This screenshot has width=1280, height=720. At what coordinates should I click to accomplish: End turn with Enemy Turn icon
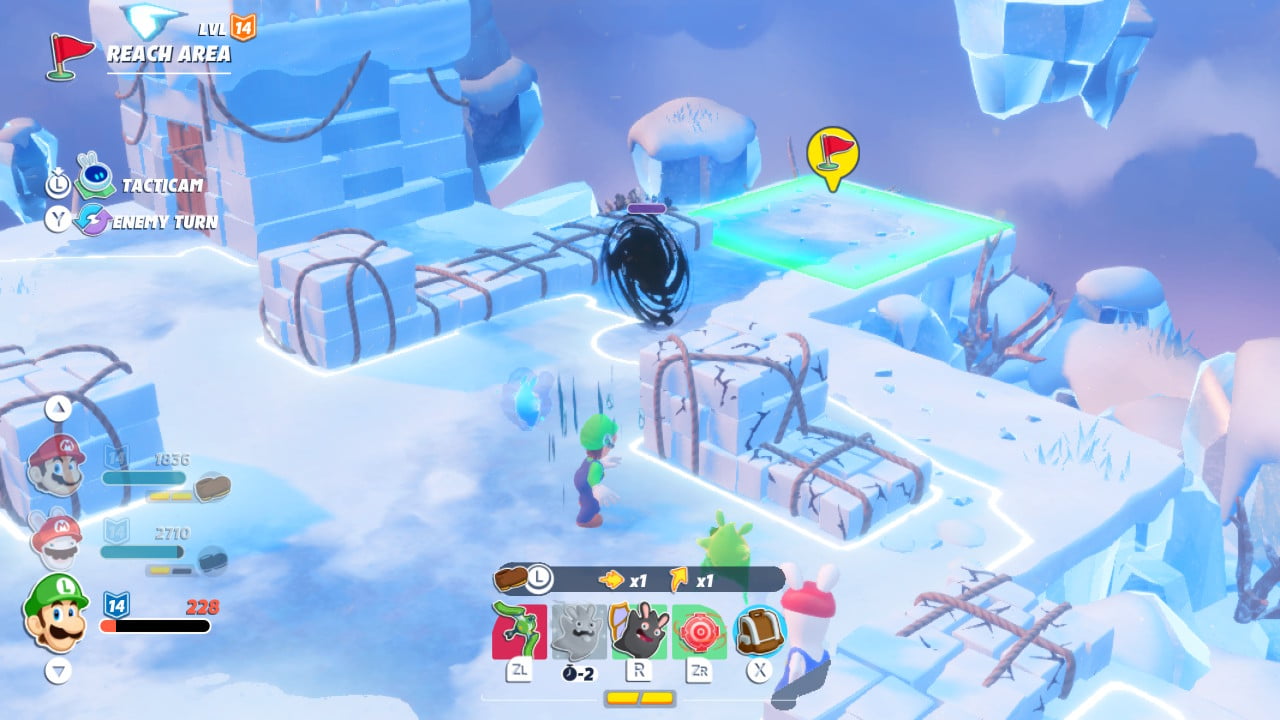coord(93,220)
